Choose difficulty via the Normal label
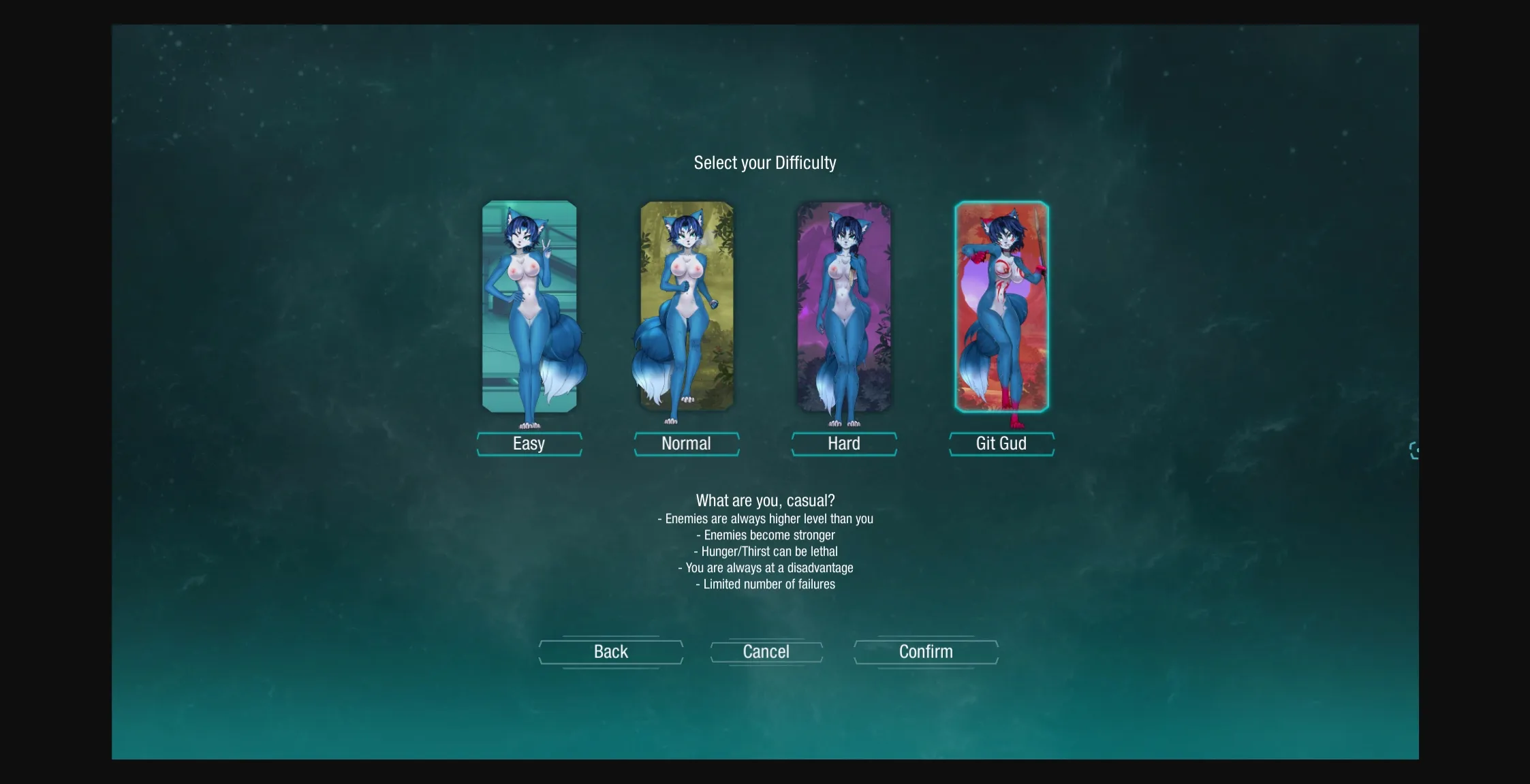The width and height of the screenshot is (1530, 784). click(x=687, y=443)
